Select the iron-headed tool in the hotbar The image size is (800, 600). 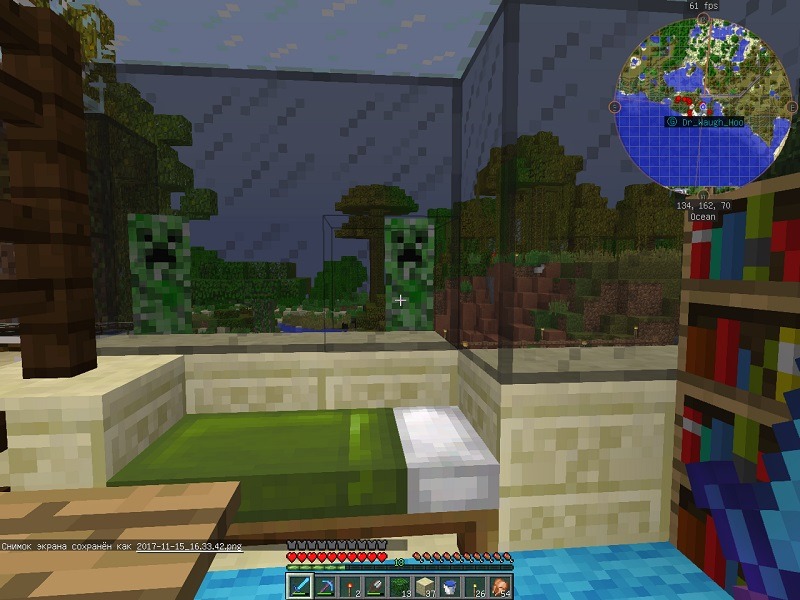coord(374,585)
